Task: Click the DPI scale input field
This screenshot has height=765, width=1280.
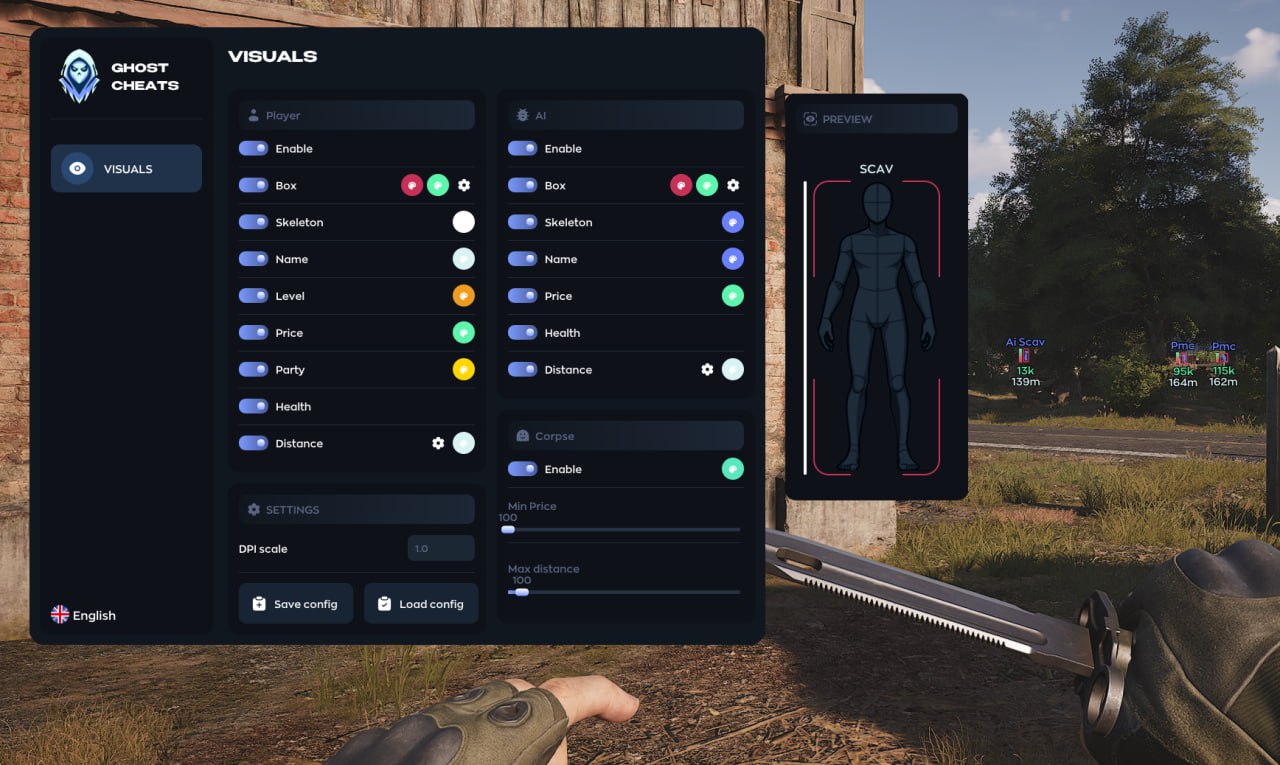Action: pos(440,548)
